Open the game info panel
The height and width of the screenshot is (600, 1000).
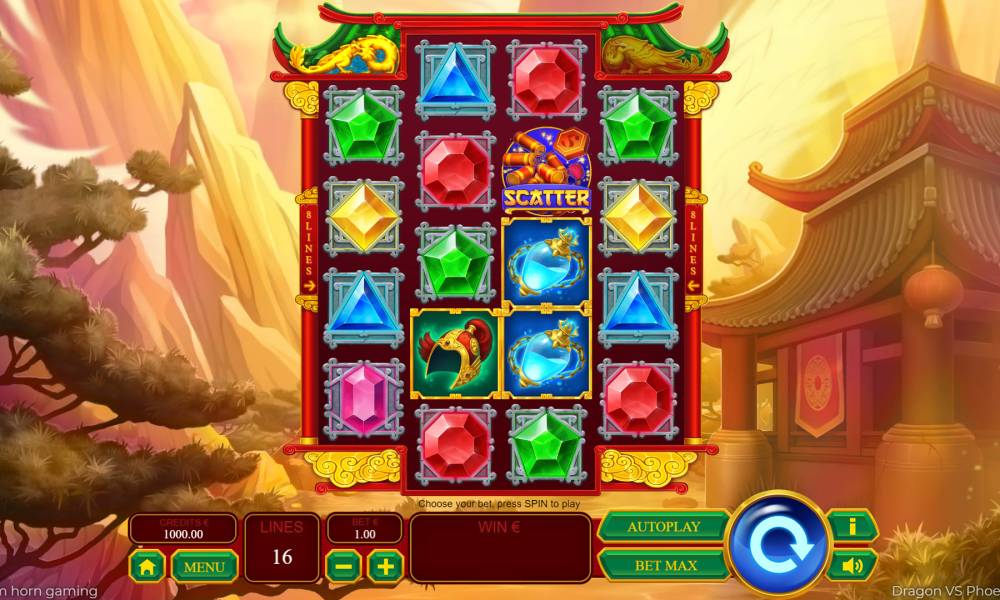click(x=852, y=525)
